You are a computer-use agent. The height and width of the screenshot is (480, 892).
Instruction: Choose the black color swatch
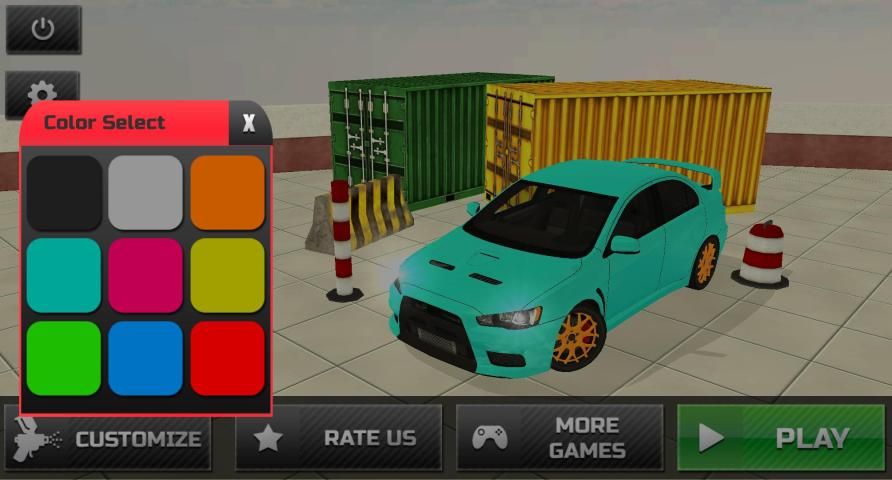(64, 193)
